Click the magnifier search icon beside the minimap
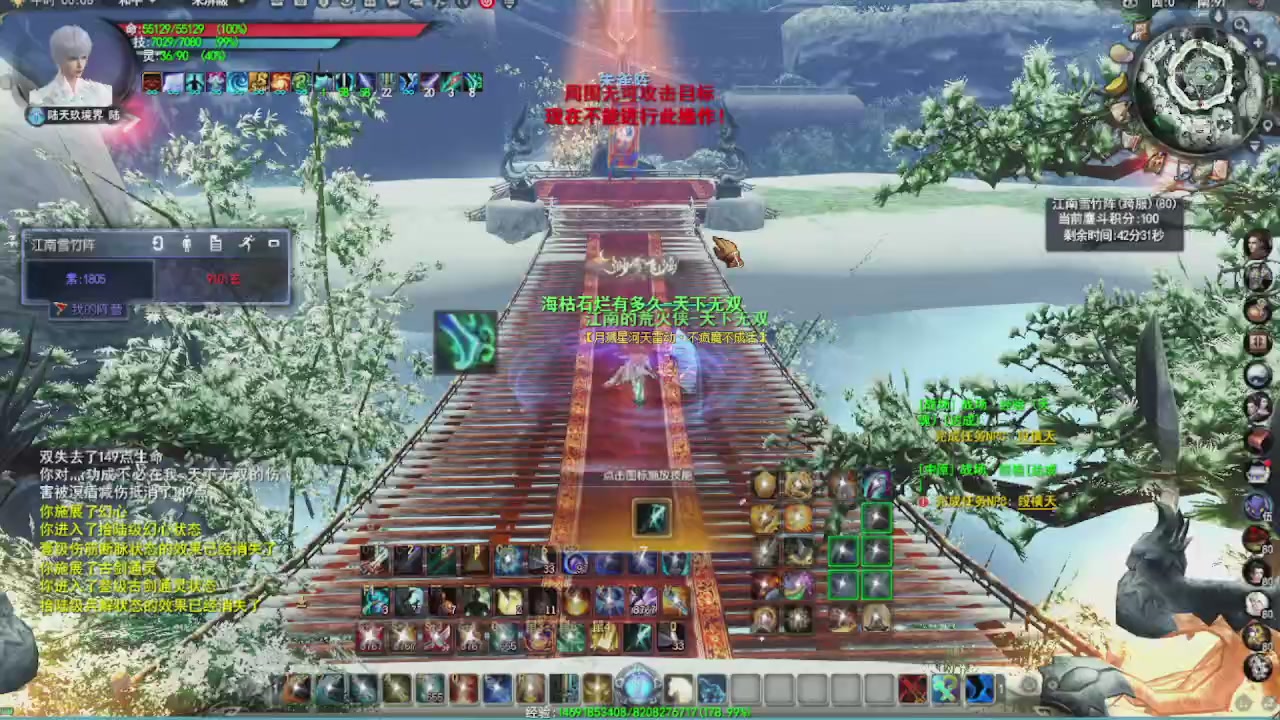The width and height of the screenshot is (1280, 720). (1239, 25)
